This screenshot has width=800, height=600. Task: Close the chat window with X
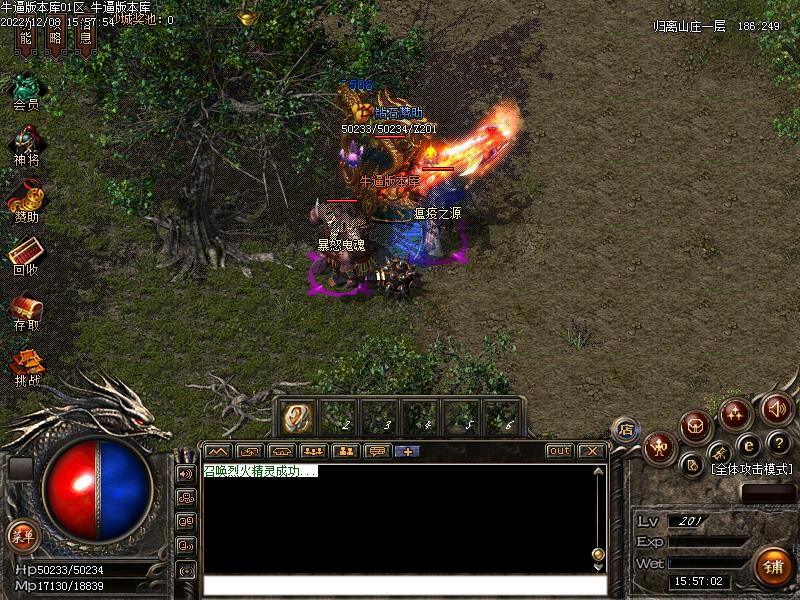coord(591,451)
